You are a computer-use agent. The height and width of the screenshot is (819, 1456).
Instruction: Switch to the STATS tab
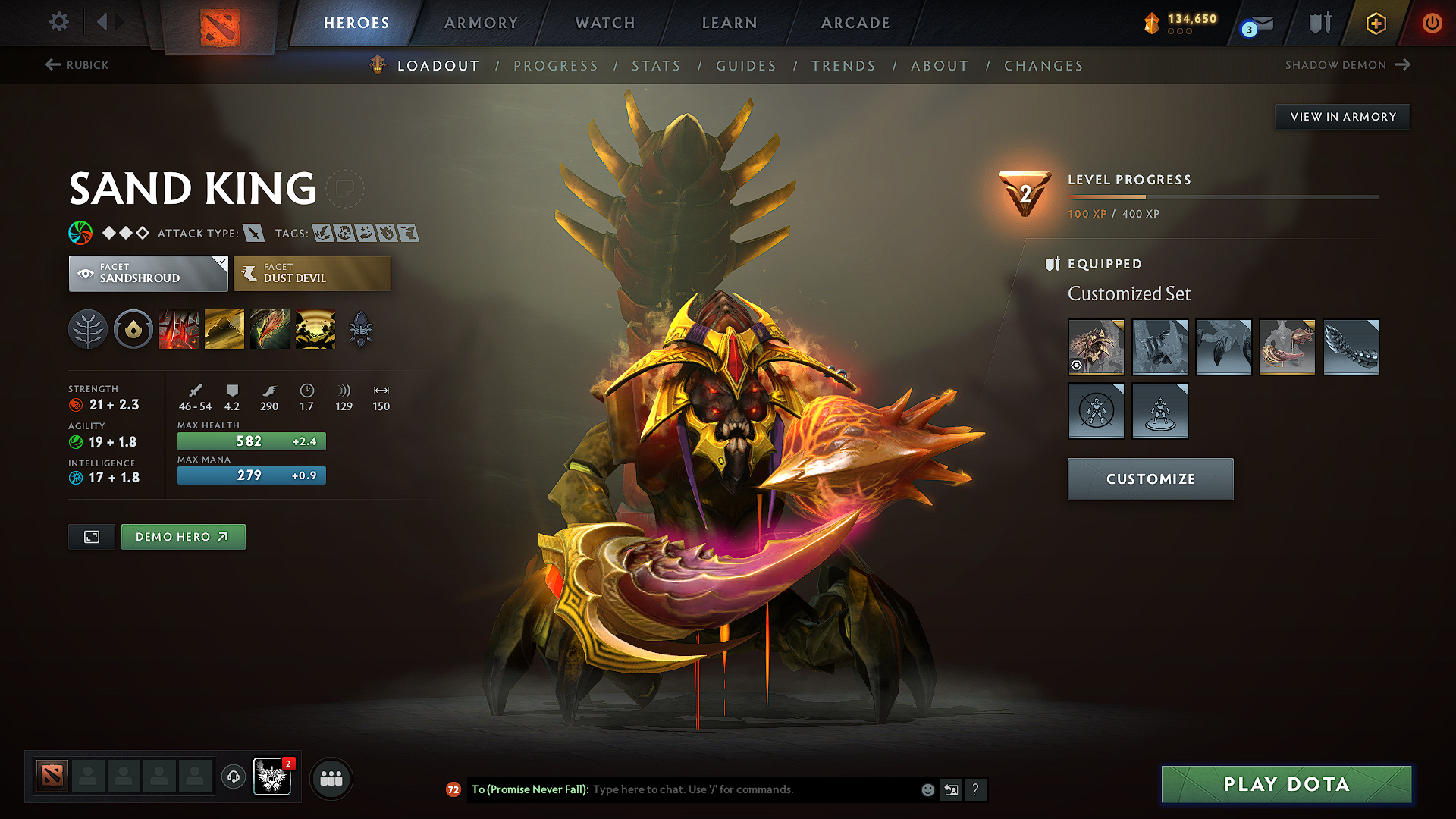656,66
